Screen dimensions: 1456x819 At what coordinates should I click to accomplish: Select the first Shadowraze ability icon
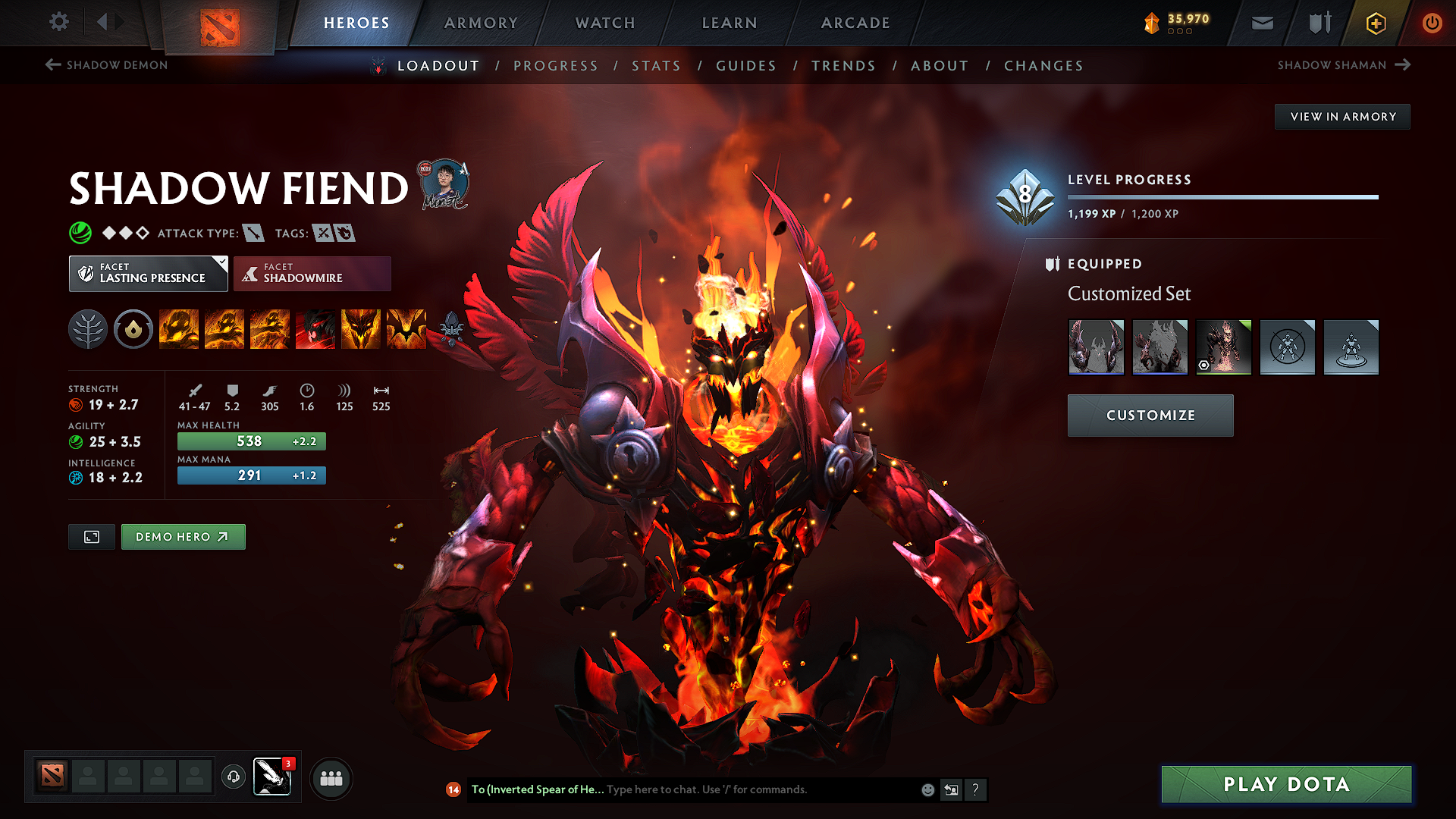coord(179,329)
